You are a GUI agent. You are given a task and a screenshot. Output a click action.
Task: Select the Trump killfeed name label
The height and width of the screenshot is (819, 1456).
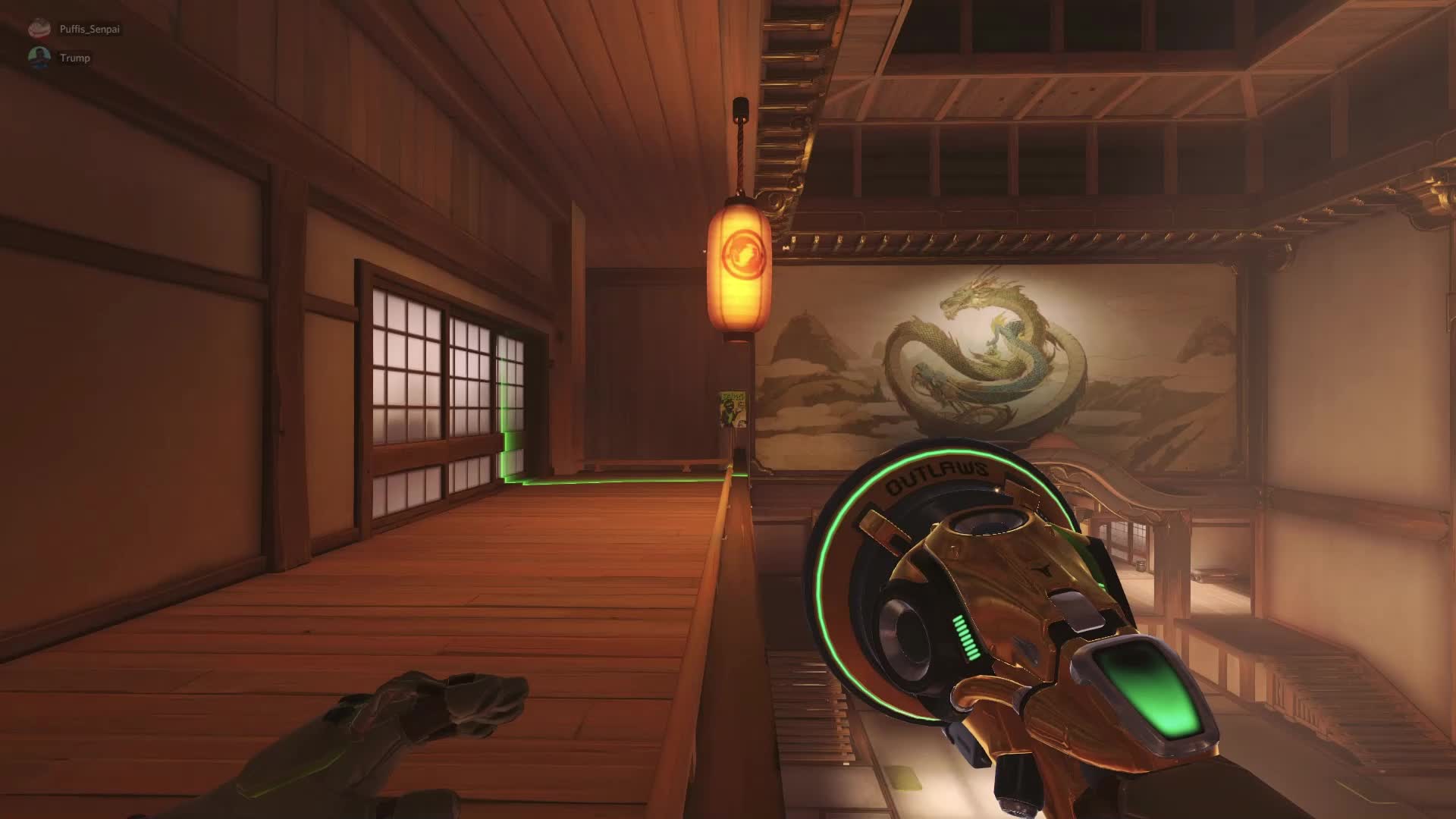tap(74, 57)
